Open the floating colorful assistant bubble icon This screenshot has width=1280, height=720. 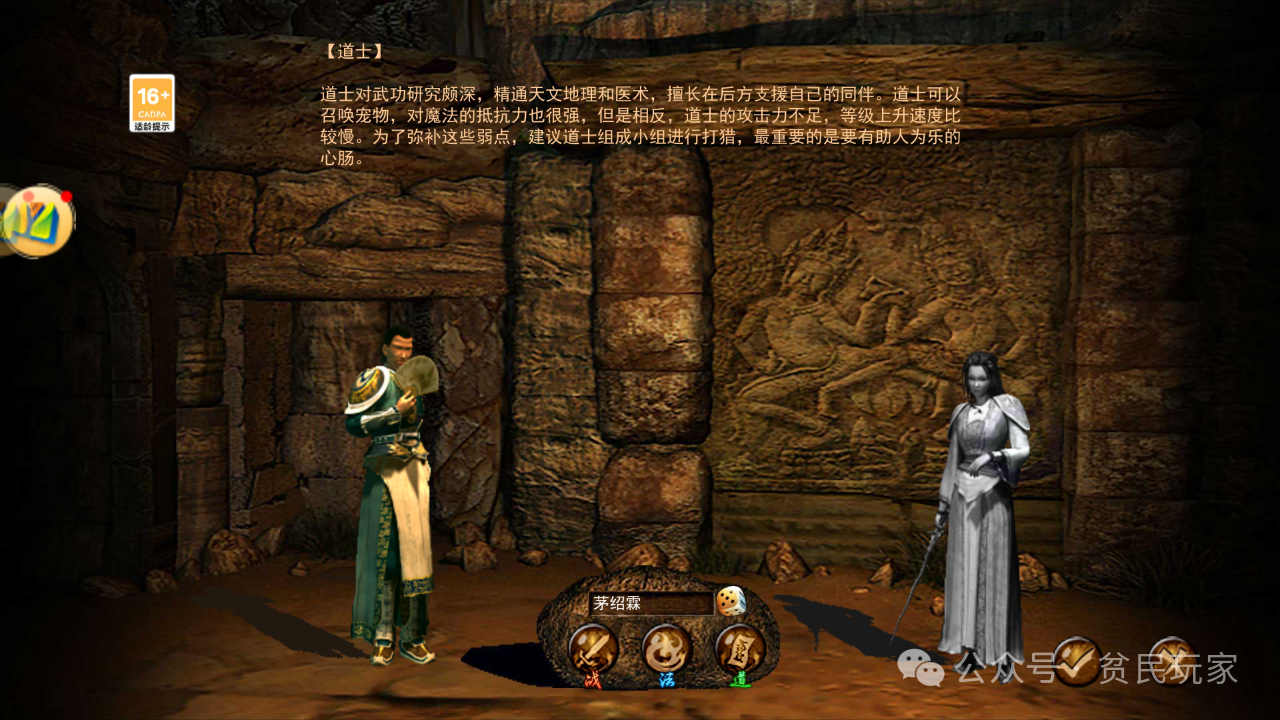pos(38,221)
